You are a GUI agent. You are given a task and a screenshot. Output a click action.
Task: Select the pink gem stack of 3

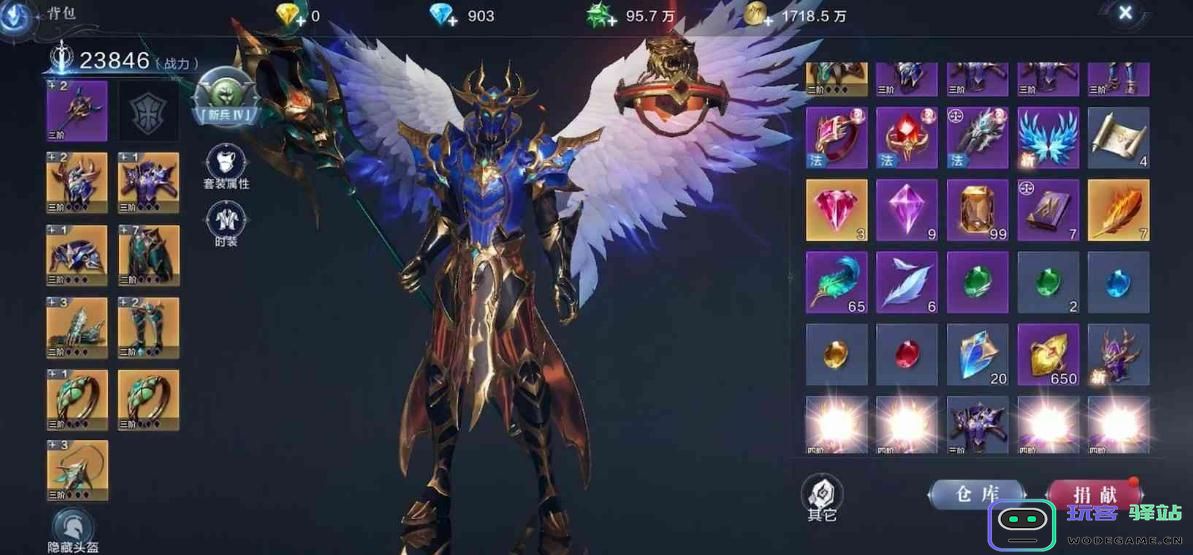coord(837,210)
